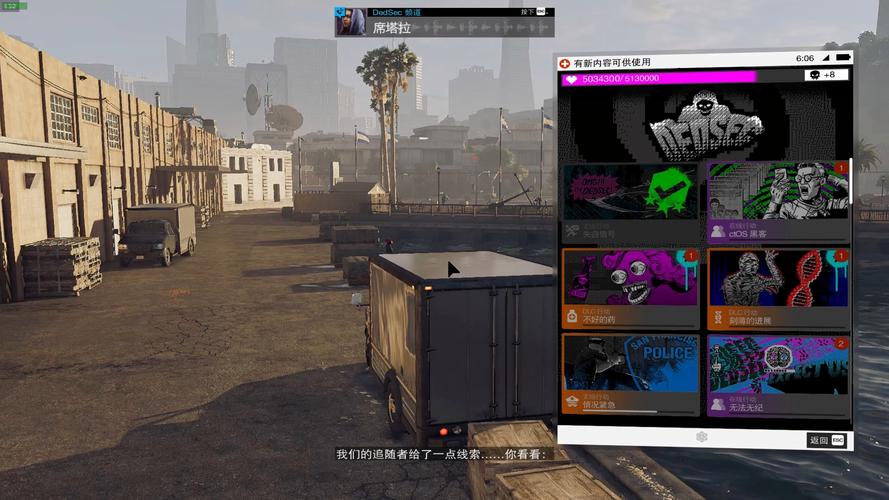The width and height of the screenshot is (889, 500).
Task: Click the 返回 back button
Action: [826, 440]
